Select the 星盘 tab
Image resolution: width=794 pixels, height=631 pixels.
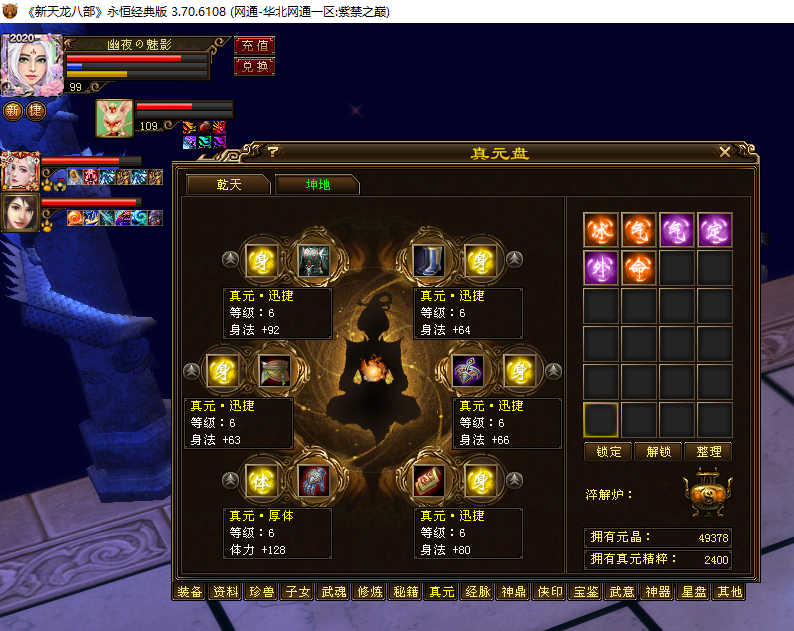693,592
